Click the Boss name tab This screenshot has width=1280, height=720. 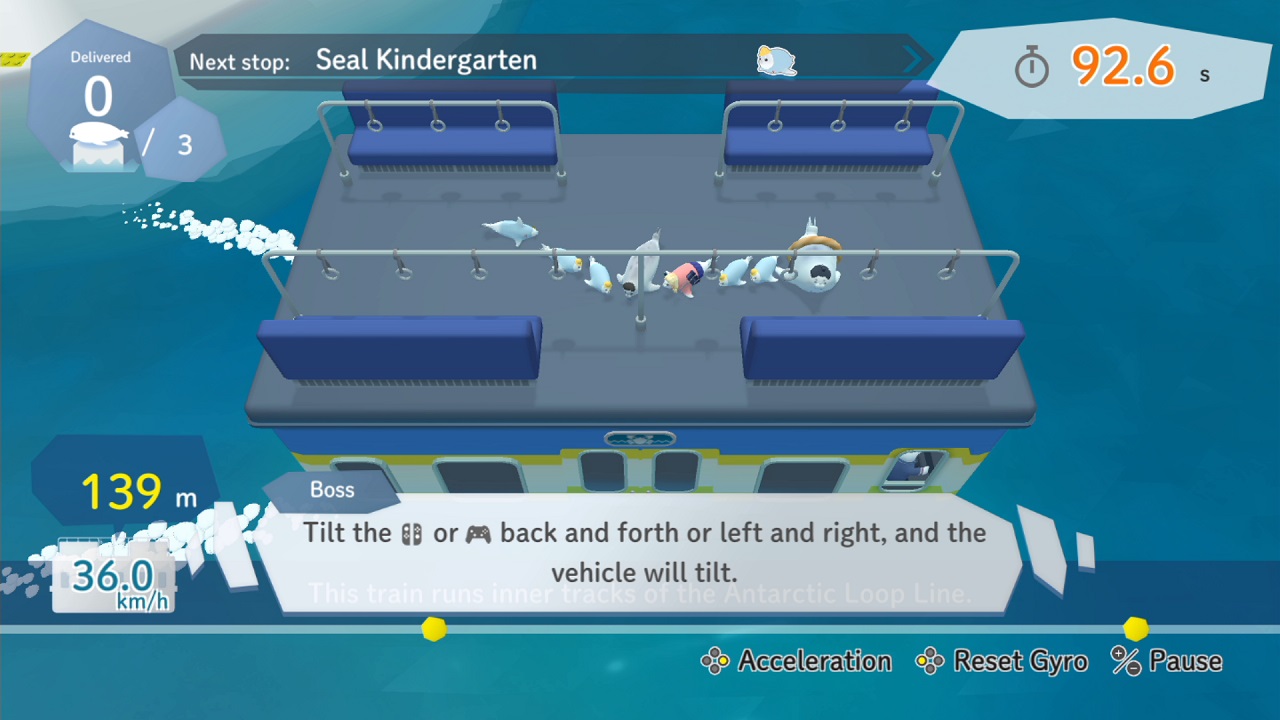333,490
